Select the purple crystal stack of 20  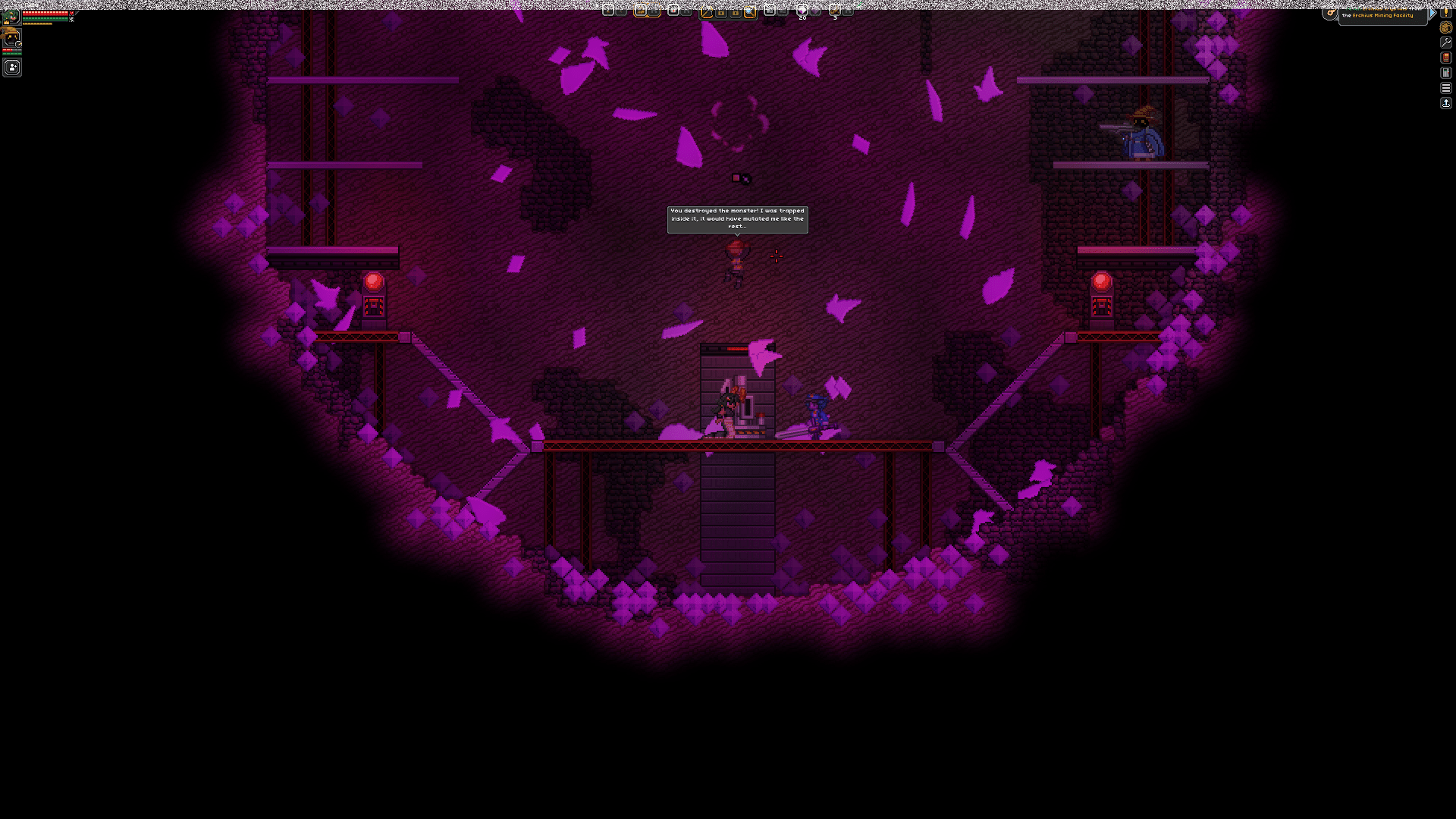[x=802, y=11]
